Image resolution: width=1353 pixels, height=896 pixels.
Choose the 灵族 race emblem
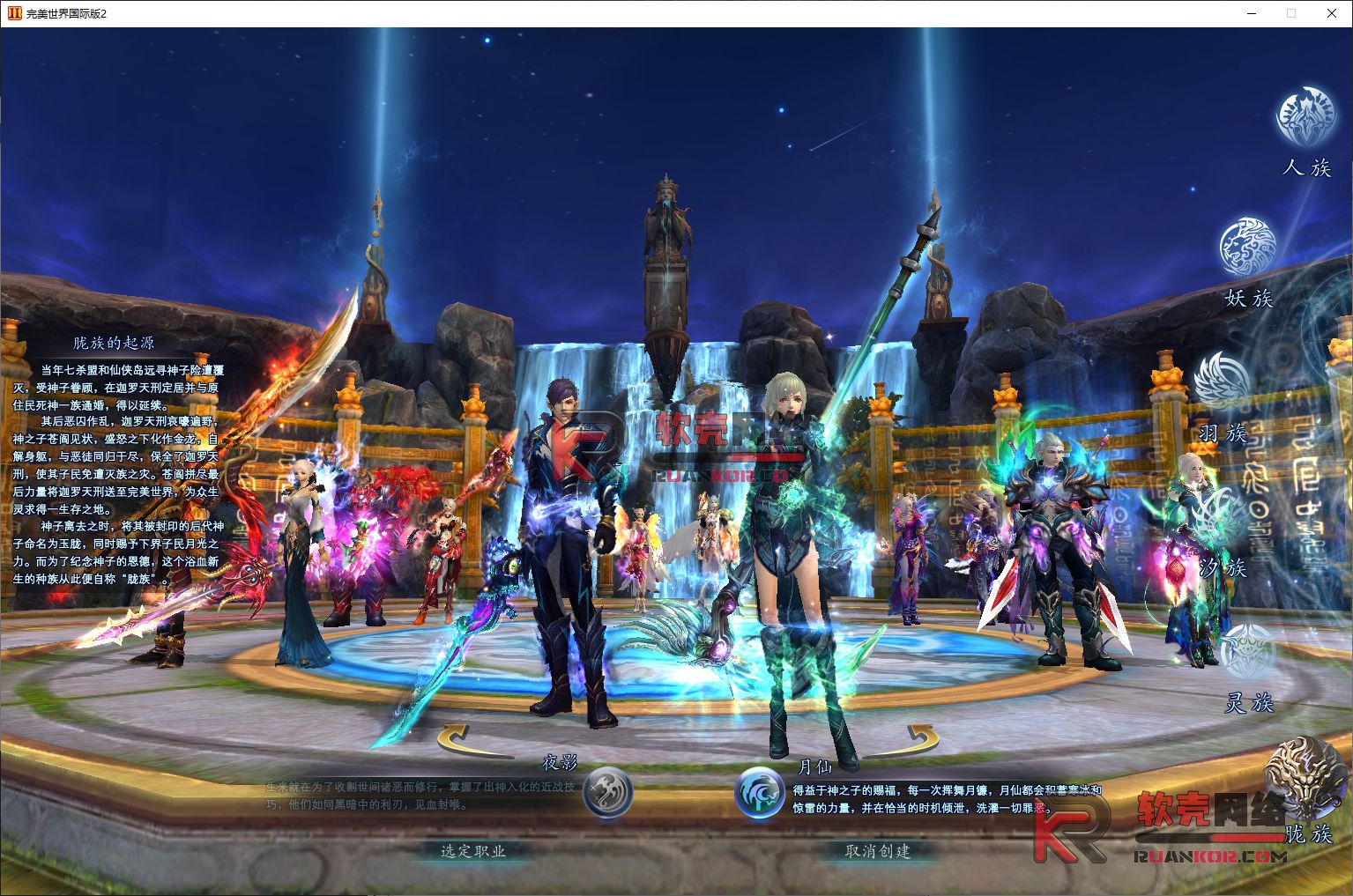(1249, 653)
